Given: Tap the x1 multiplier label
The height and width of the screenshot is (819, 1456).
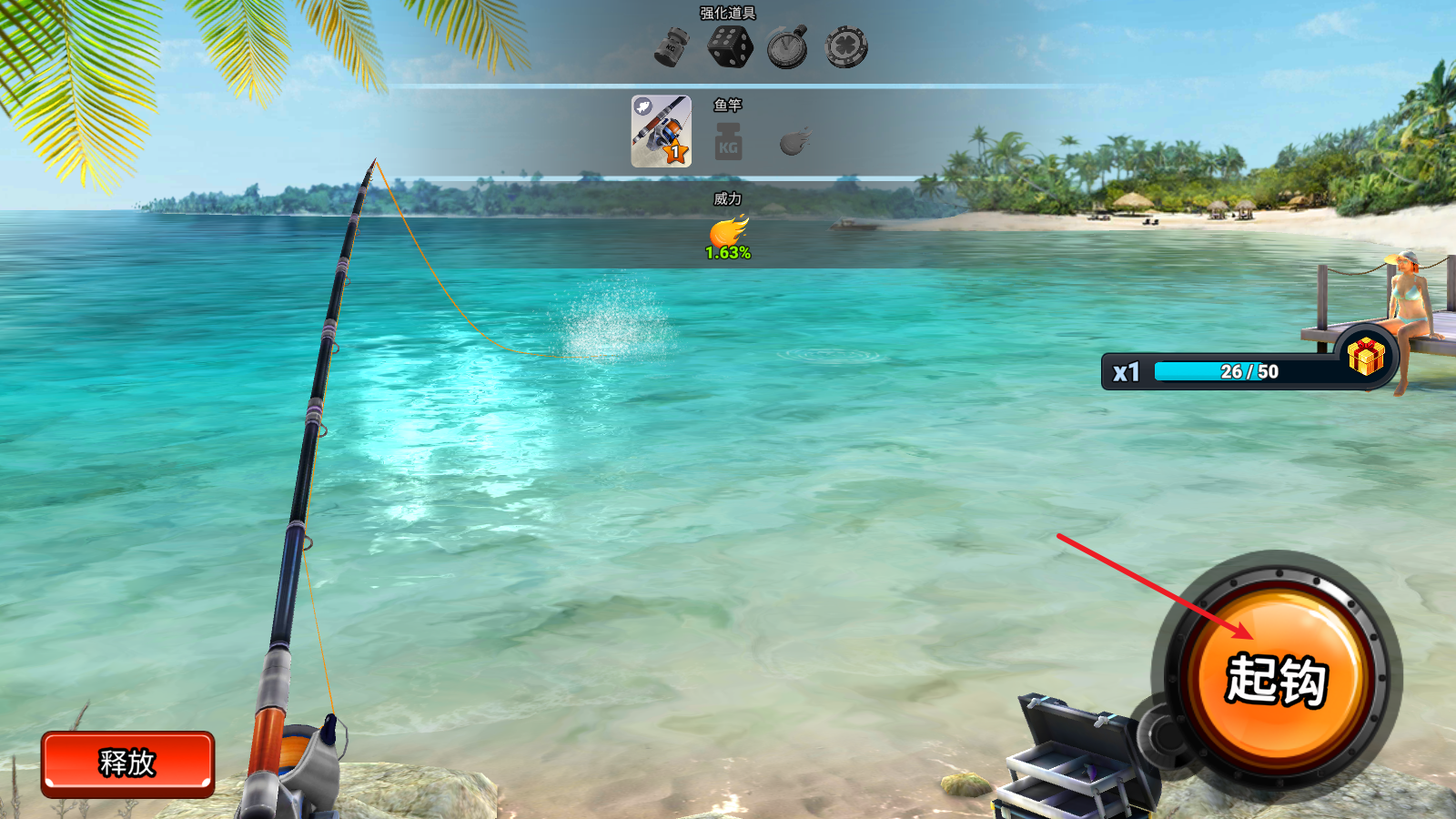Looking at the screenshot, I should [x=1125, y=370].
